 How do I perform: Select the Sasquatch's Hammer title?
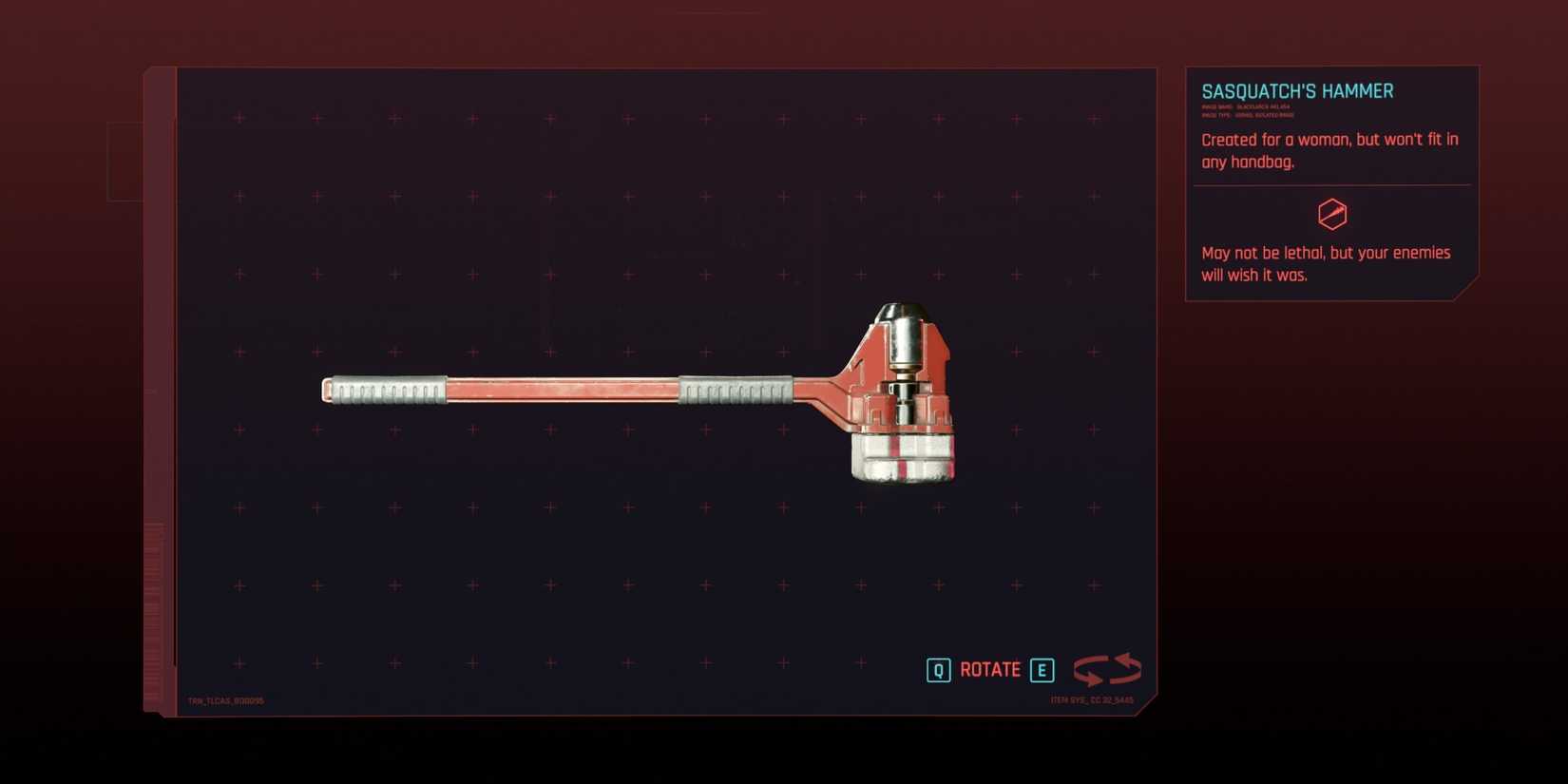click(1299, 90)
